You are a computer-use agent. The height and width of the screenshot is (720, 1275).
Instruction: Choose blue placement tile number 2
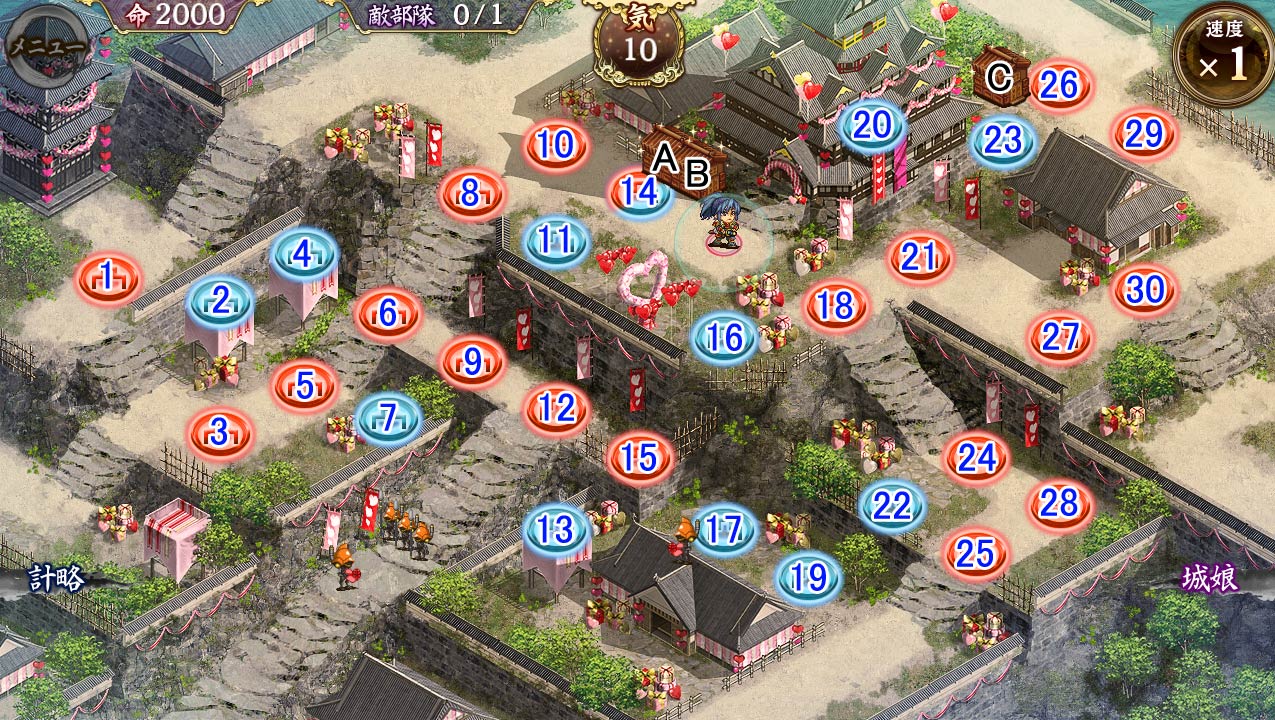click(x=220, y=299)
